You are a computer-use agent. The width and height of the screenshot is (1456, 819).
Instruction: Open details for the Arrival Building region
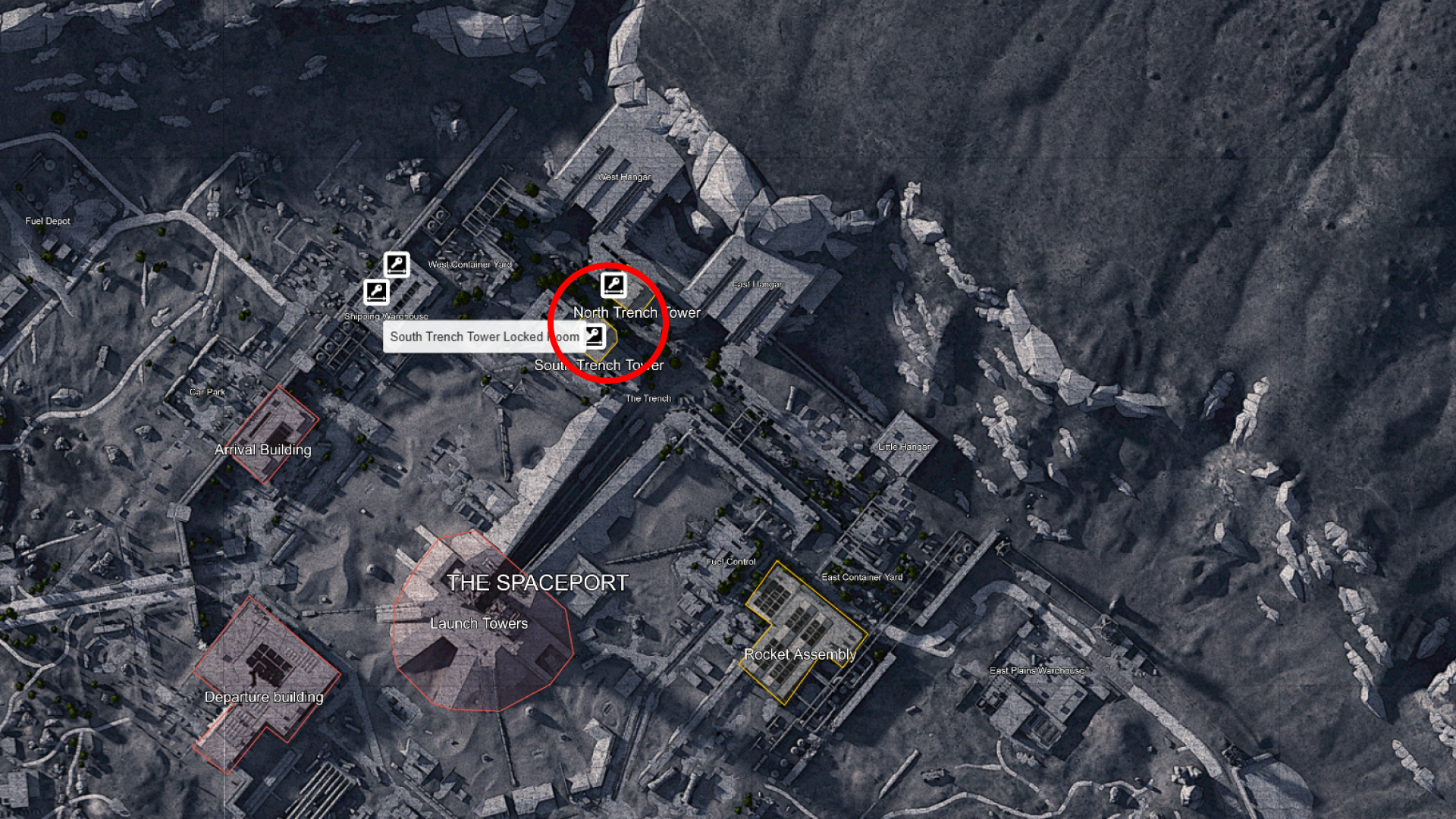click(x=264, y=449)
